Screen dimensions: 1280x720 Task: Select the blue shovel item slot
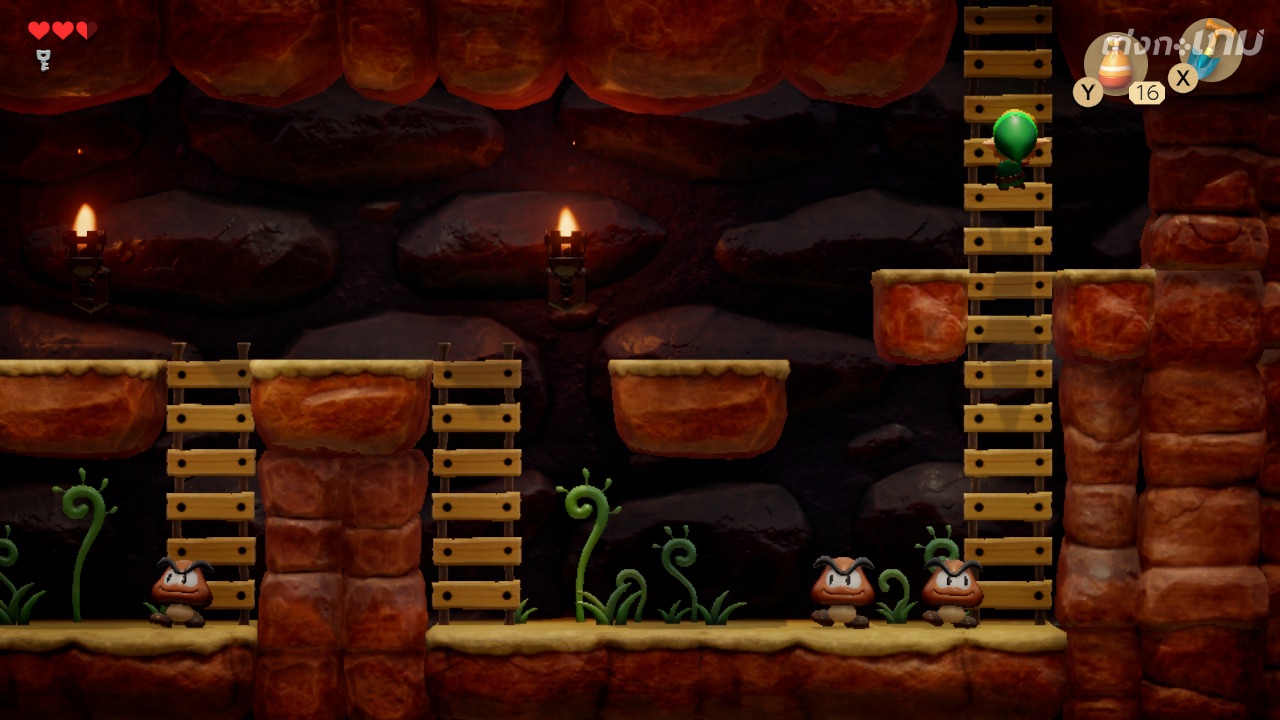[x=1213, y=52]
